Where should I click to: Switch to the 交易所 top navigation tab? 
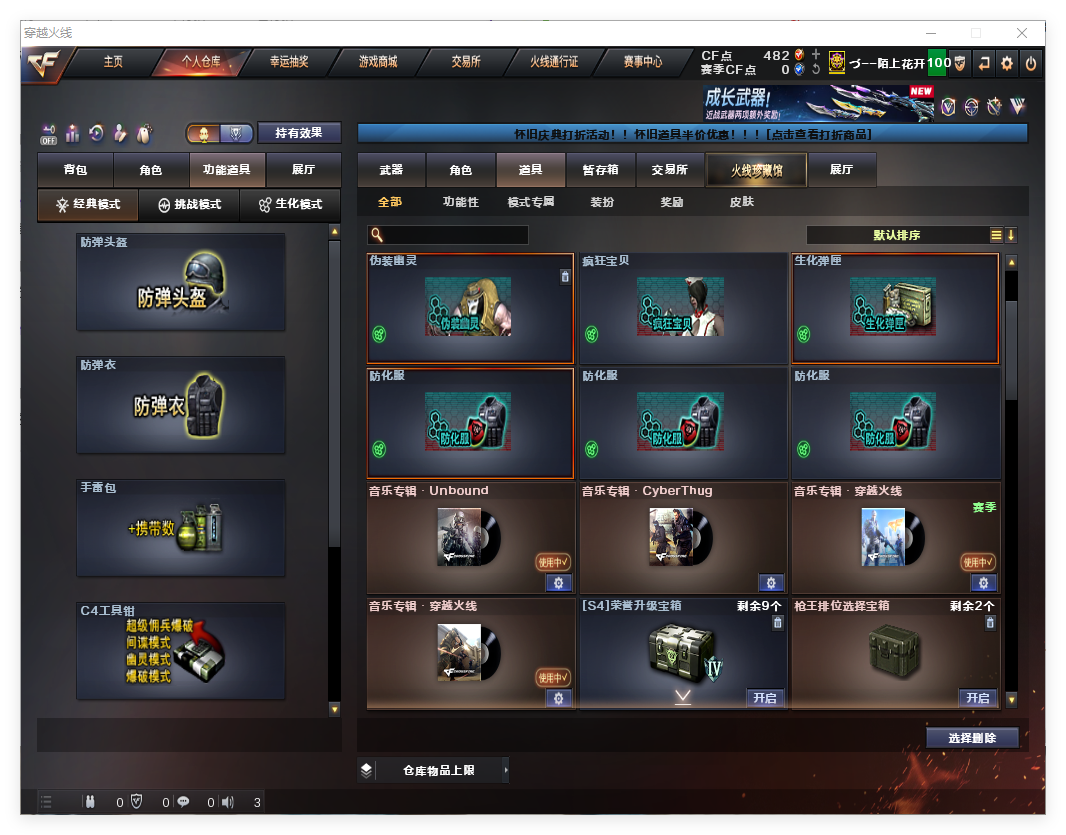click(466, 62)
